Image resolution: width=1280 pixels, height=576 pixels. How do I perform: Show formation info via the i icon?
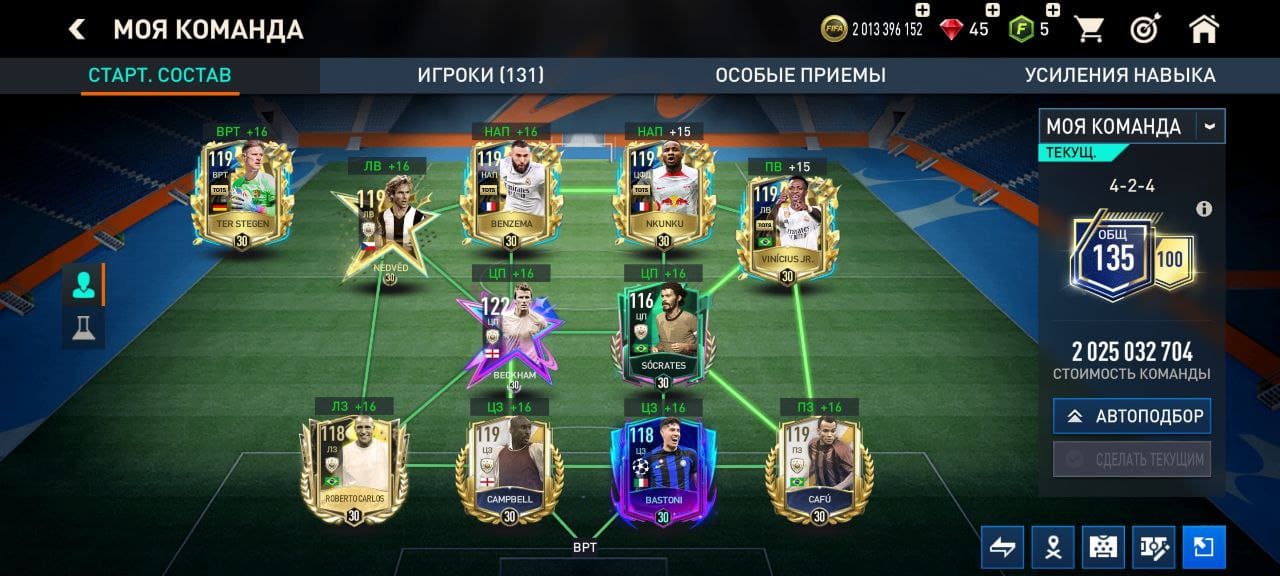coord(1204,209)
